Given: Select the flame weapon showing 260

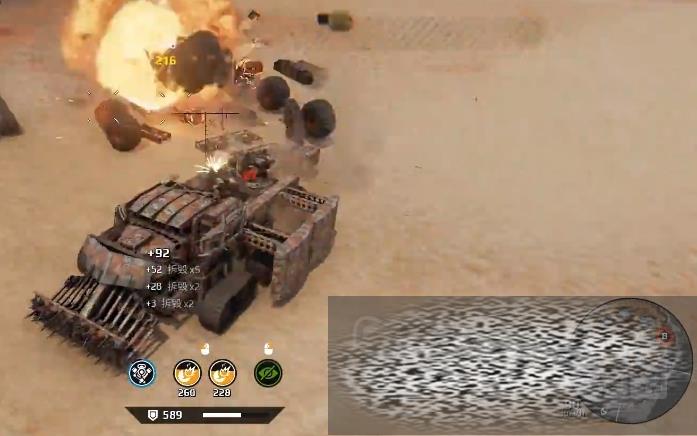Looking at the screenshot, I should (187, 372).
